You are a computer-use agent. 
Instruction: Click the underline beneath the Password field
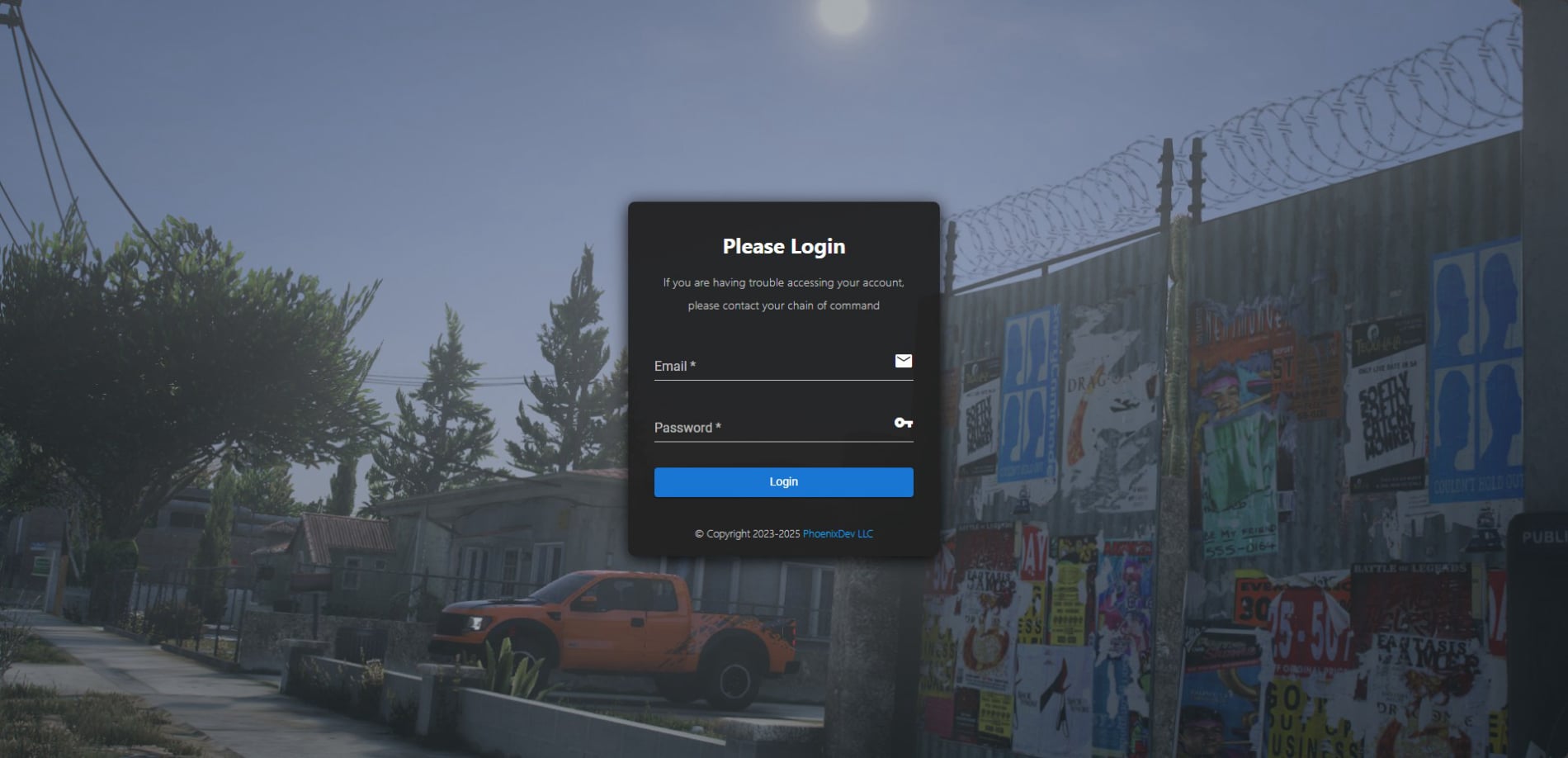pyautogui.click(x=783, y=441)
